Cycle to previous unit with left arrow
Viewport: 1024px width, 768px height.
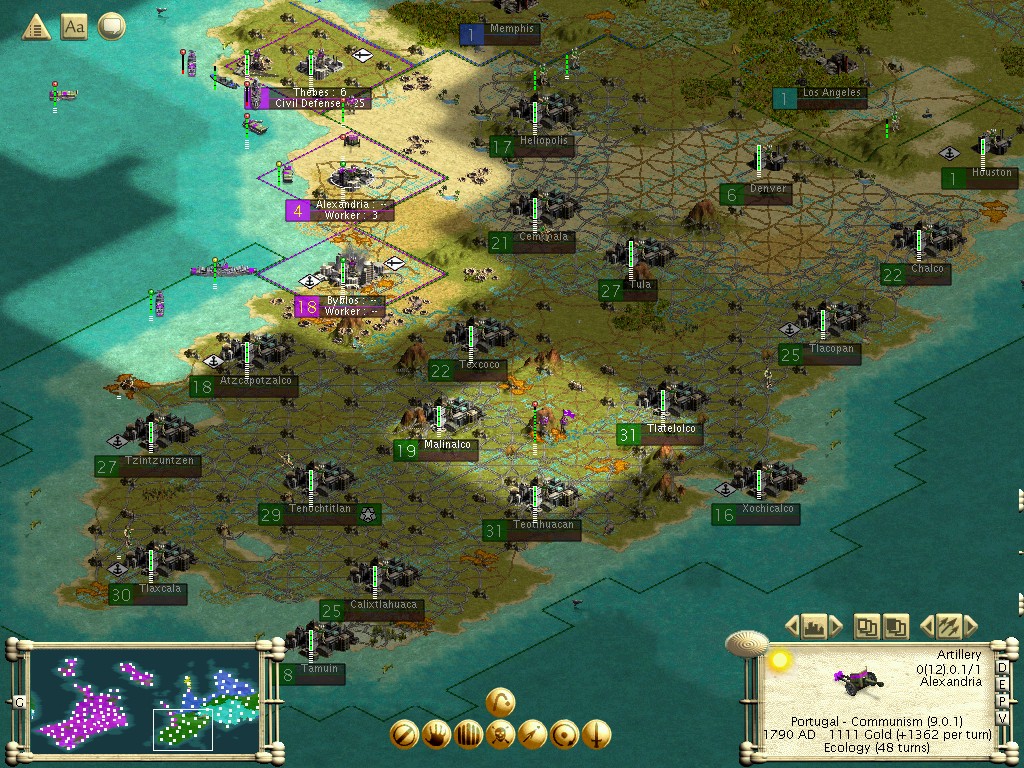pos(926,627)
